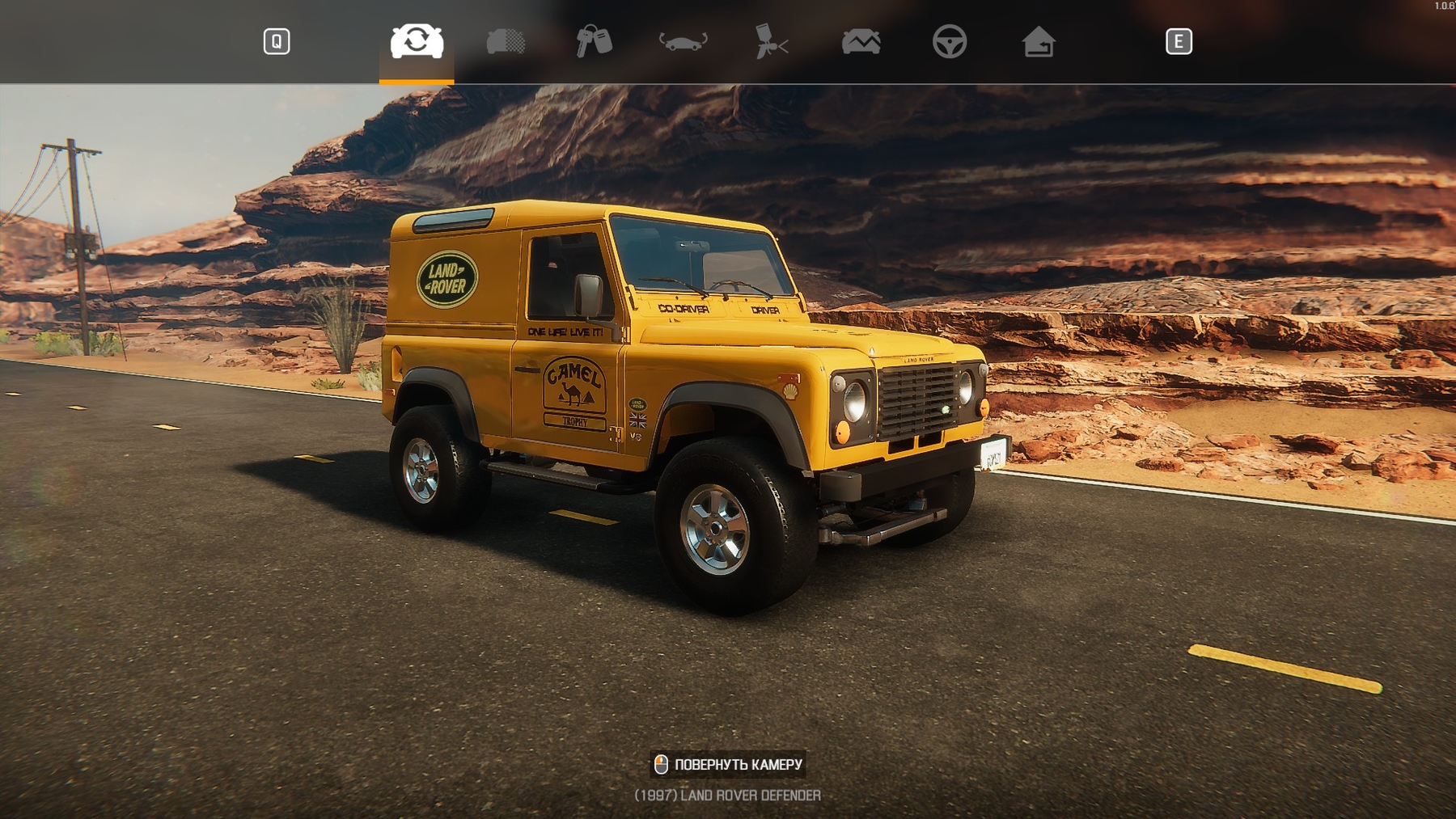The width and height of the screenshot is (1456, 819).
Task: Open the car with zigzag graph tab
Action: click(861, 41)
